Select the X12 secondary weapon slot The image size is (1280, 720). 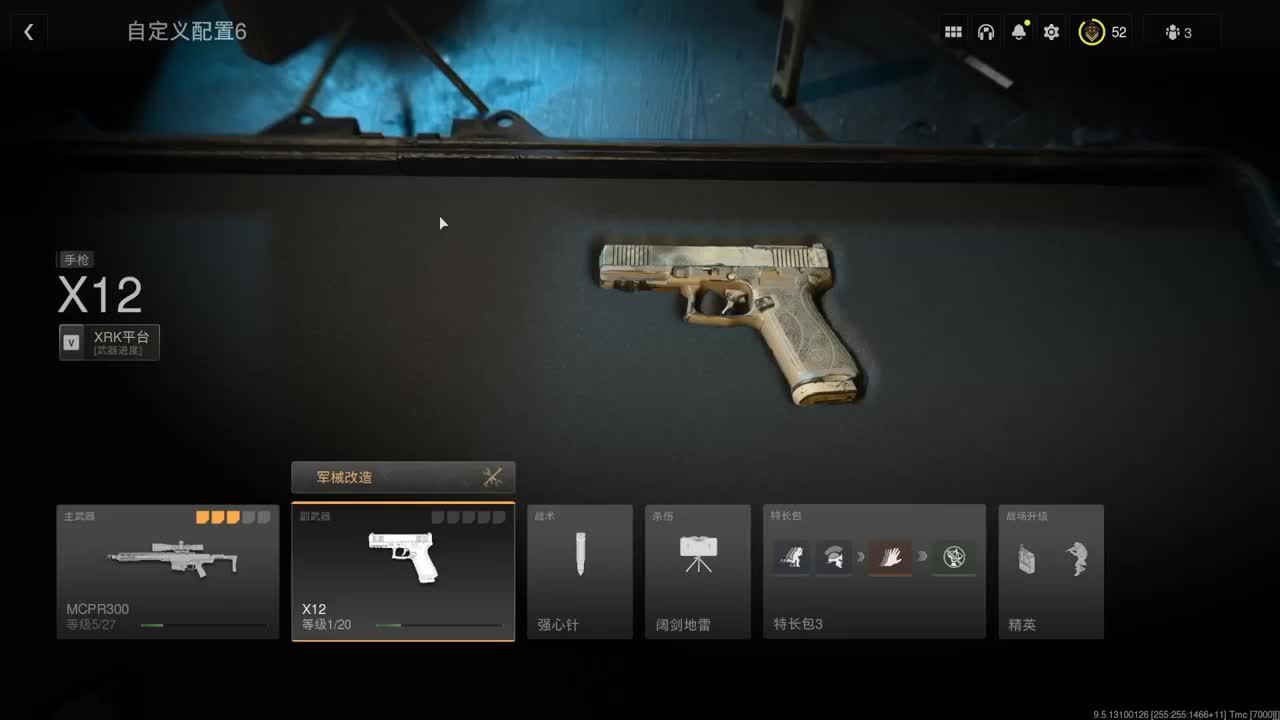point(403,571)
